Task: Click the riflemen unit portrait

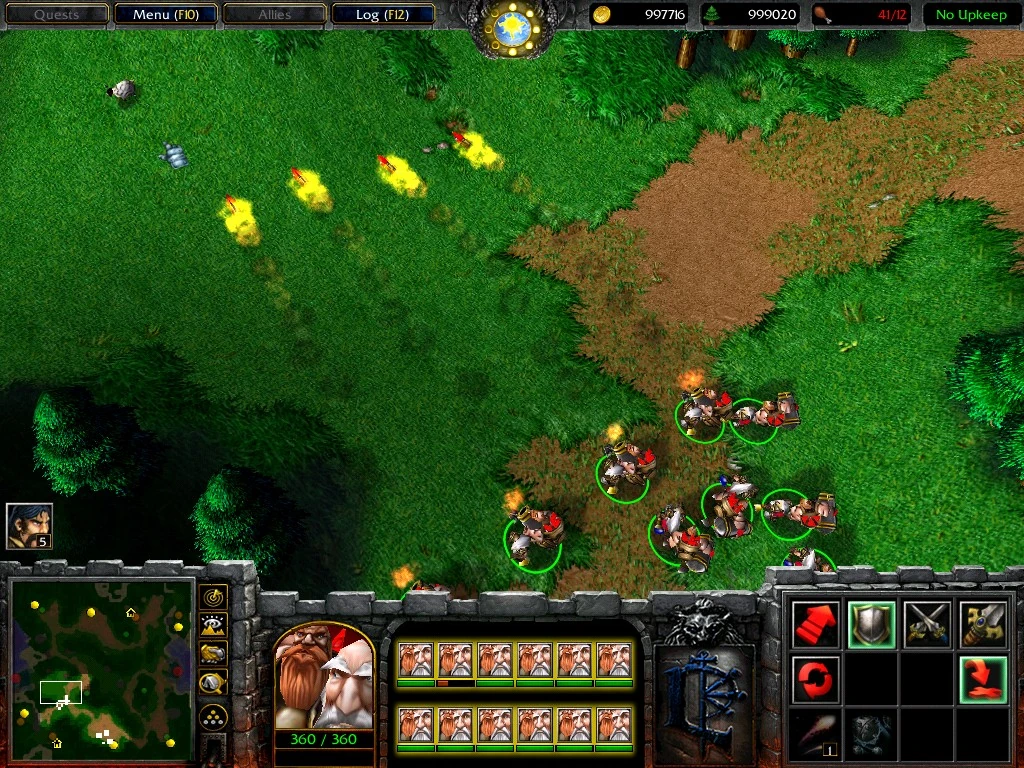Action: tap(323, 677)
